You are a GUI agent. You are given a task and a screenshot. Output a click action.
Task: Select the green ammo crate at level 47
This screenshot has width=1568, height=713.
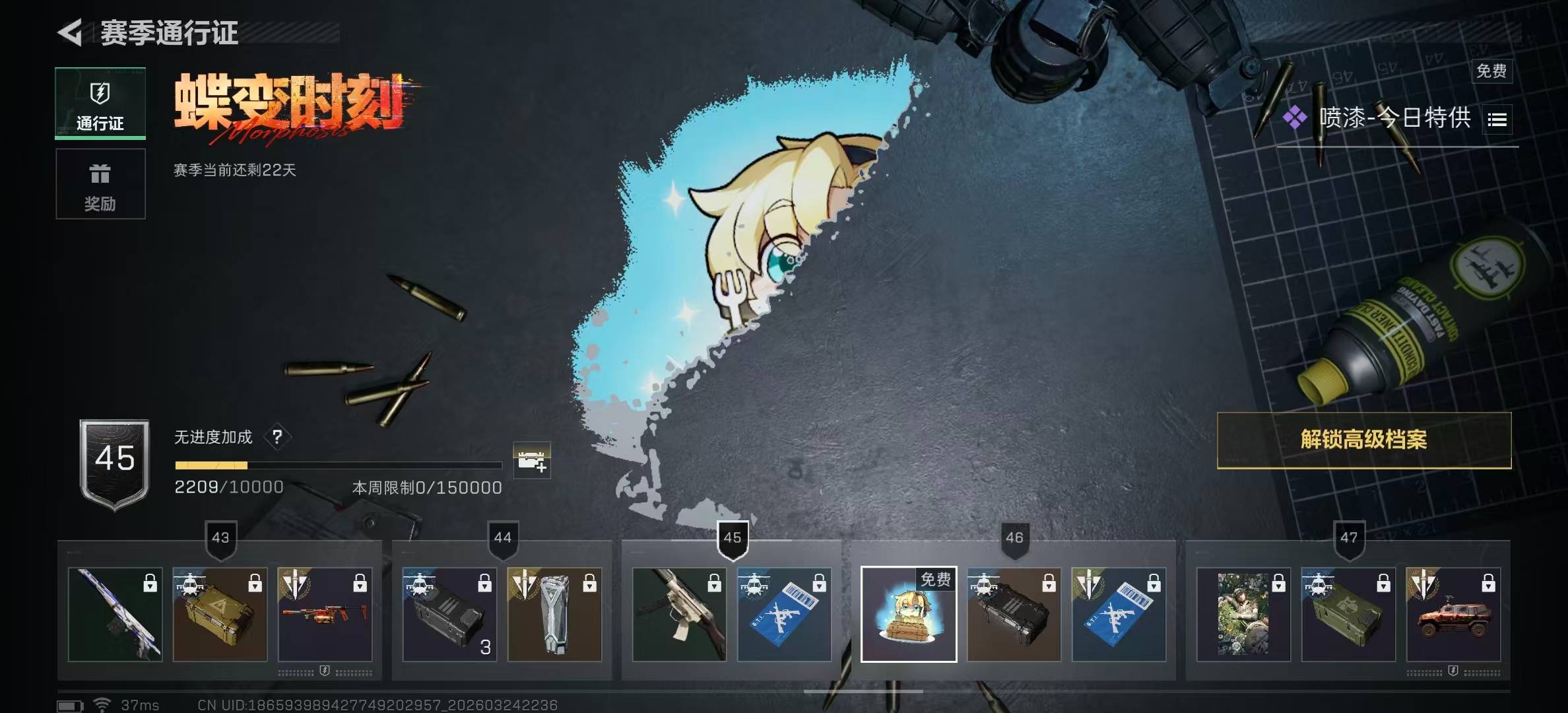point(1348,614)
